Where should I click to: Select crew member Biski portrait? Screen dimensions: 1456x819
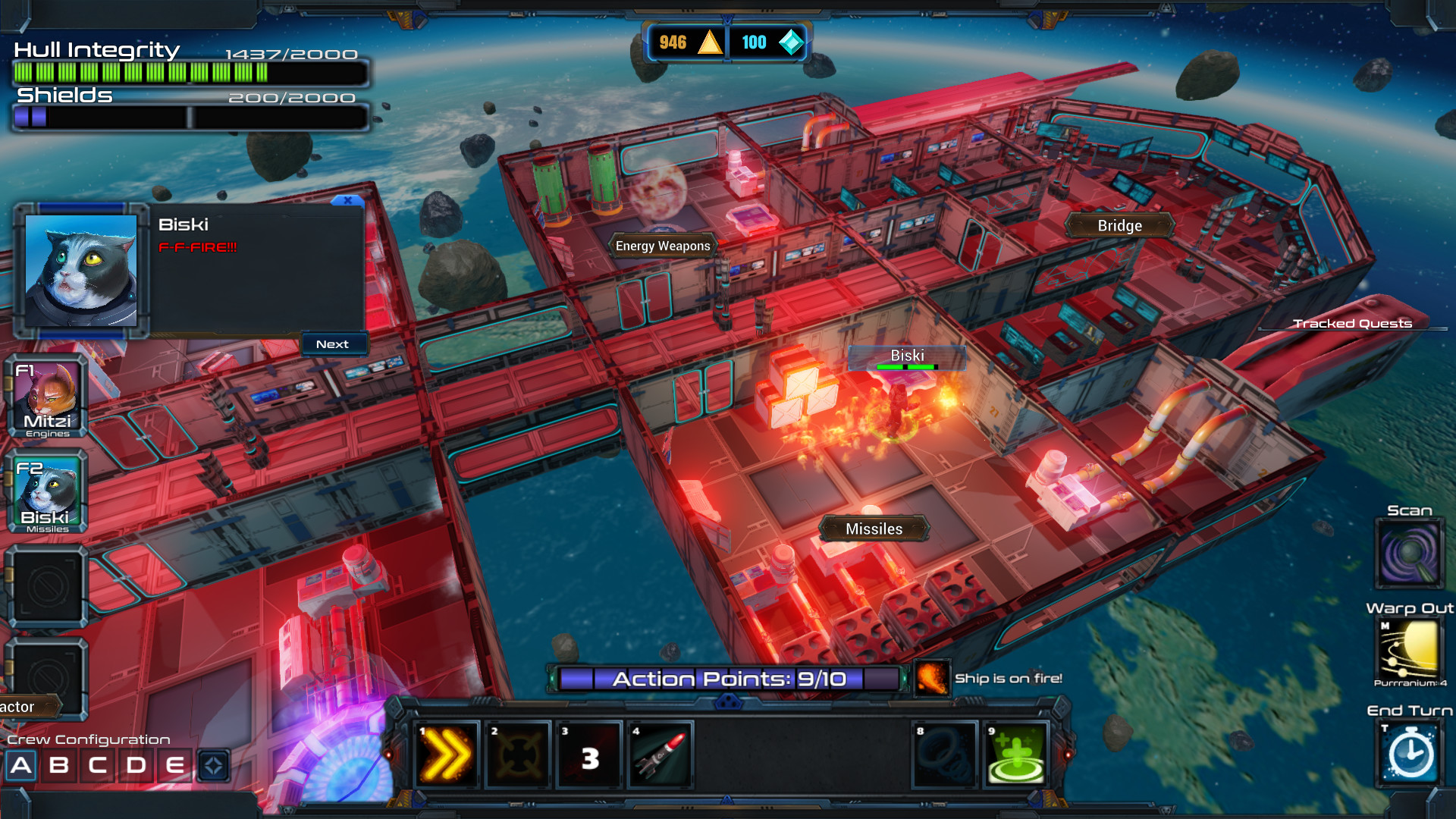47,494
